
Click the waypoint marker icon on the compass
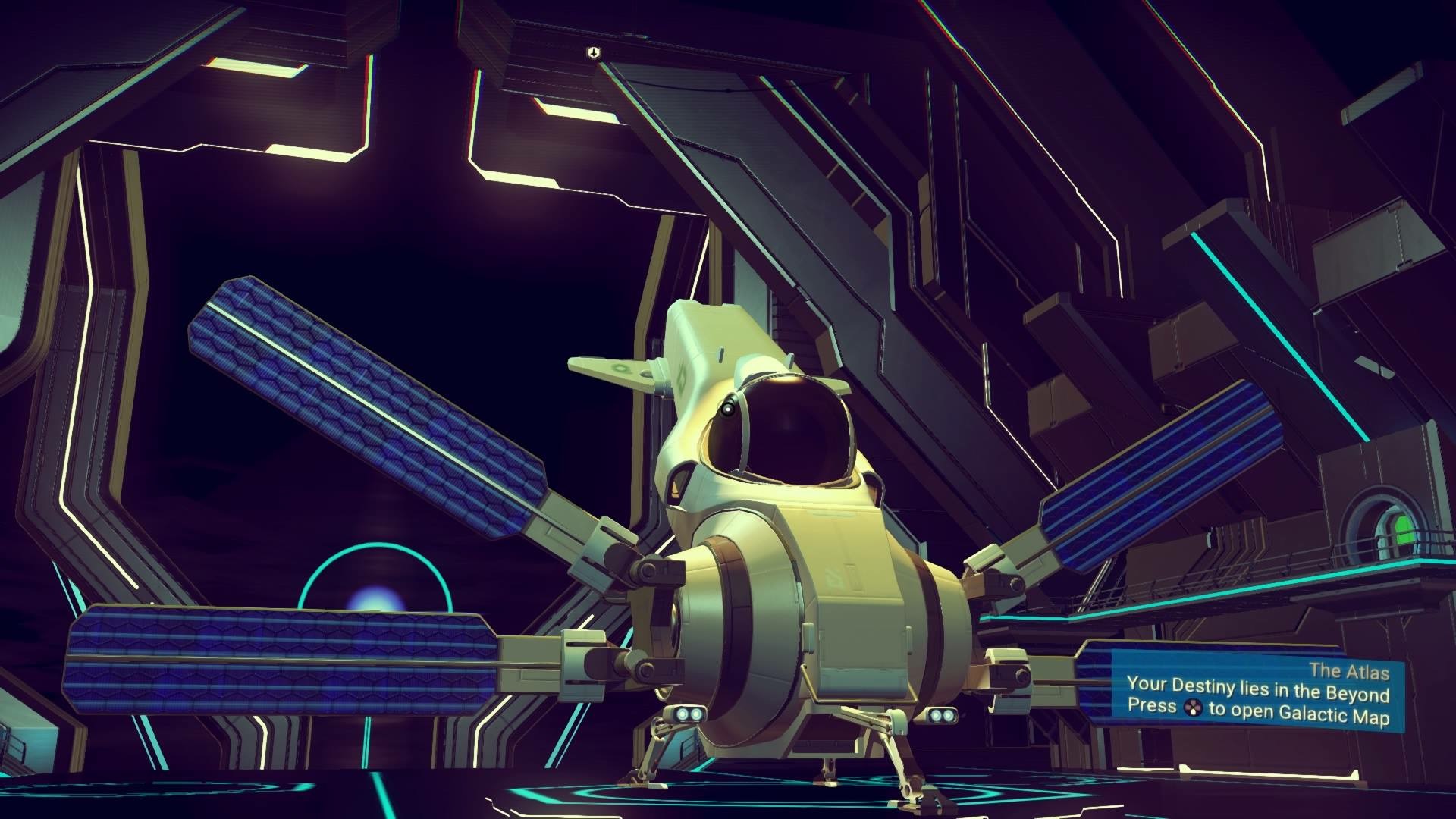pos(593,52)
